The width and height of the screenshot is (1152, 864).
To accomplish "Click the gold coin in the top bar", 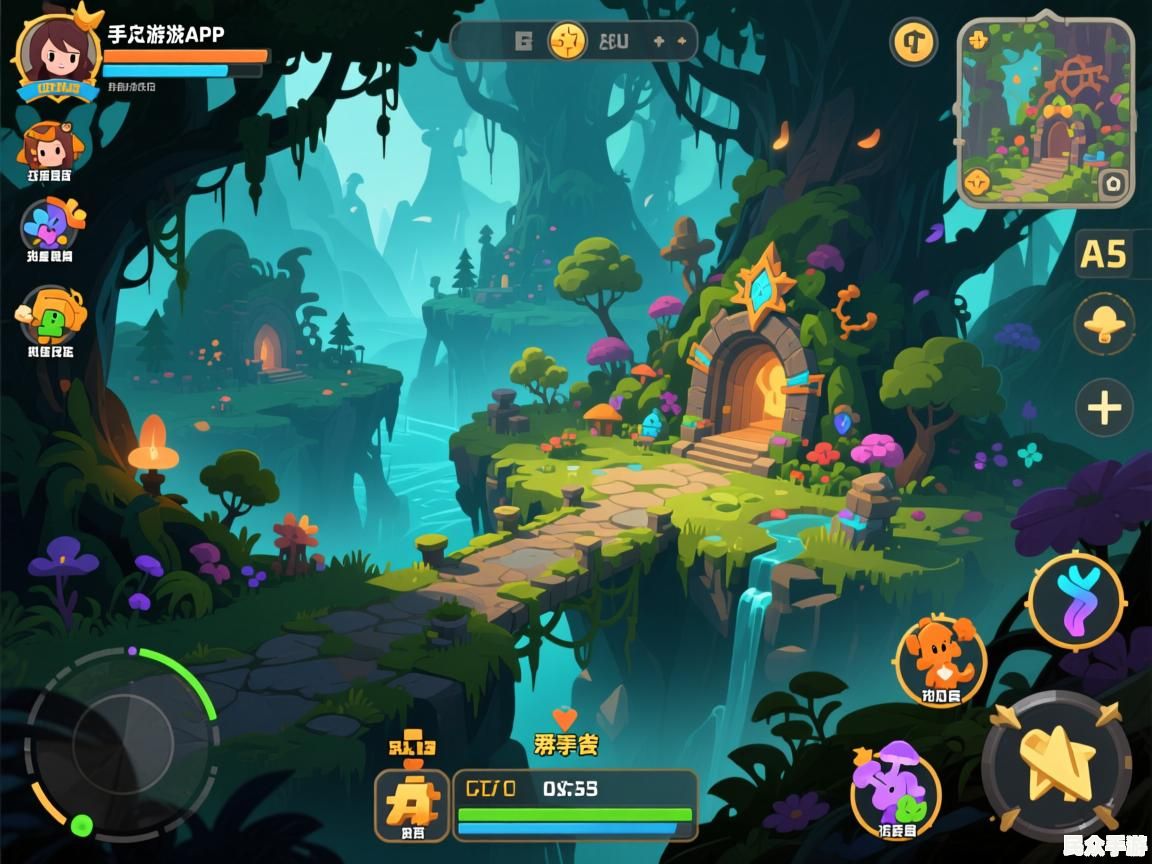I will coord(567,41).
